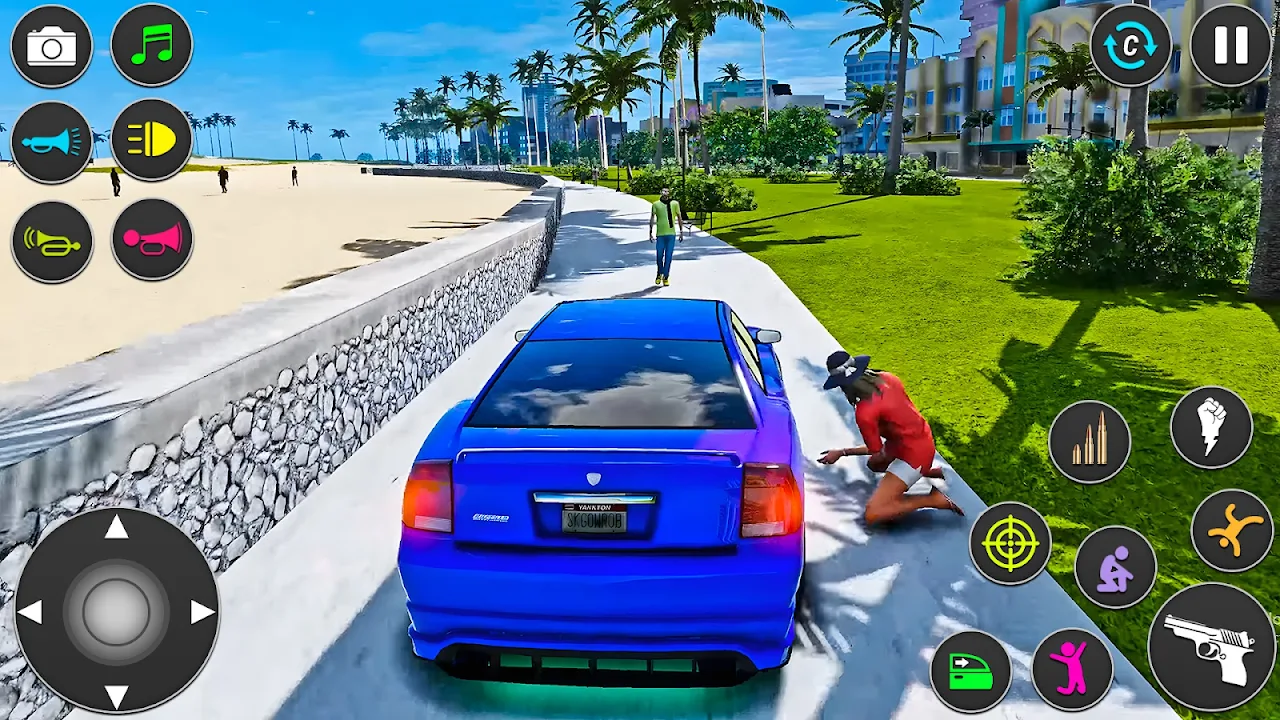Tap the joystick right arrow

click(202, 612)
